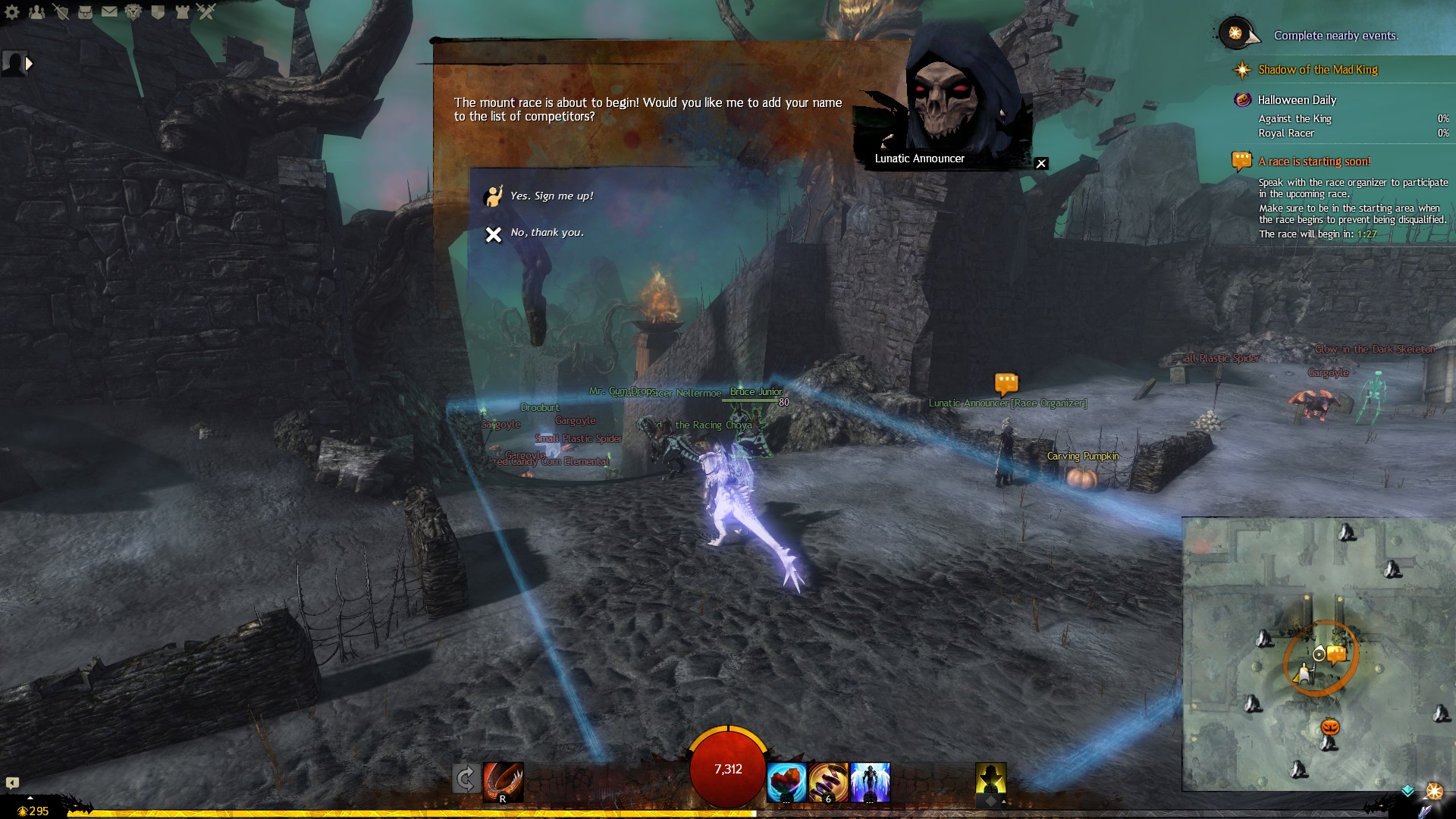Open the contacts and LFG panel
This screenshot has width=1456, height=819.
tap(36, 11)
